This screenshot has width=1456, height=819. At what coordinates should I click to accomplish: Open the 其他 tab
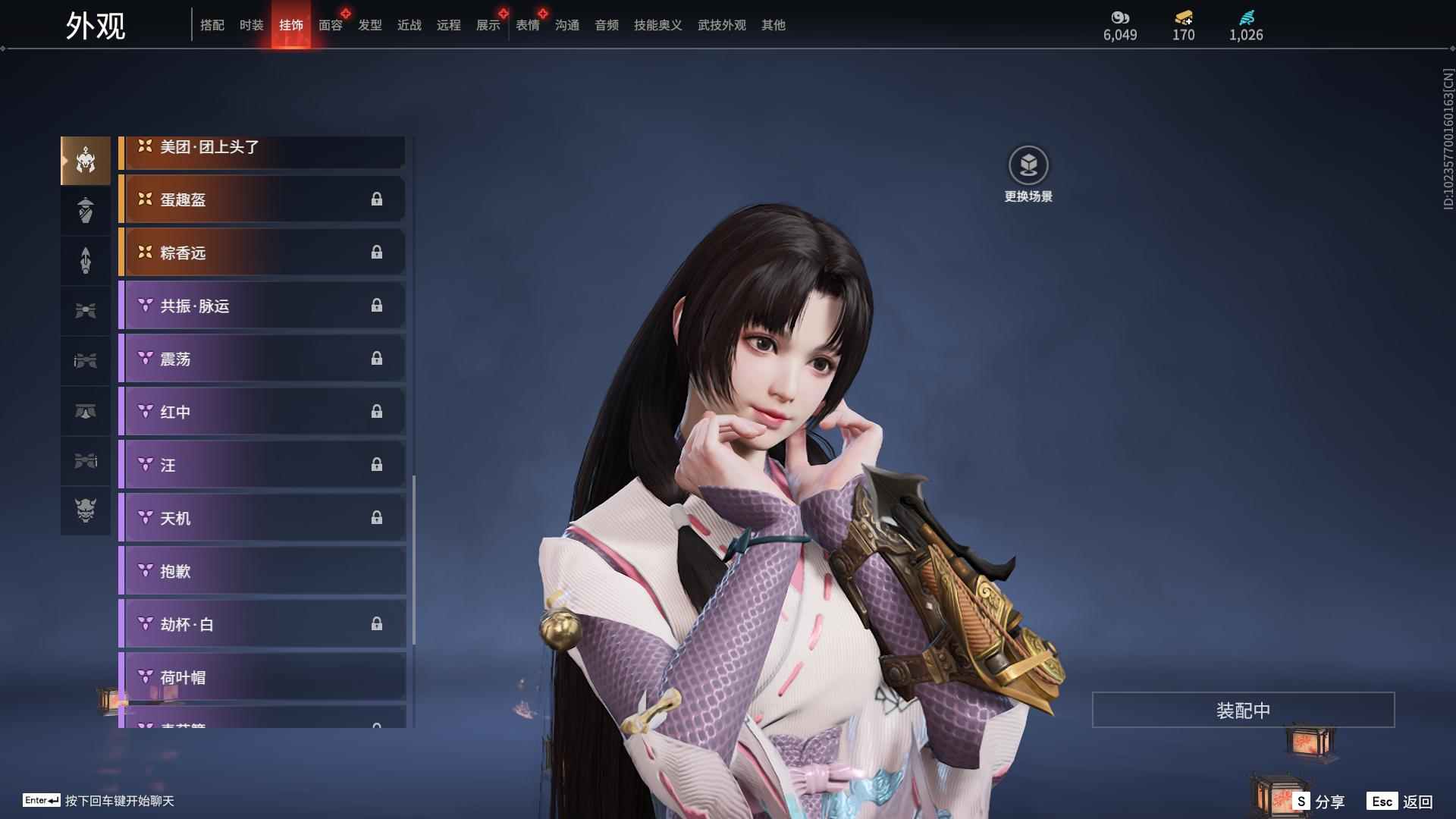pyautogui.click(x=773, y=25)
